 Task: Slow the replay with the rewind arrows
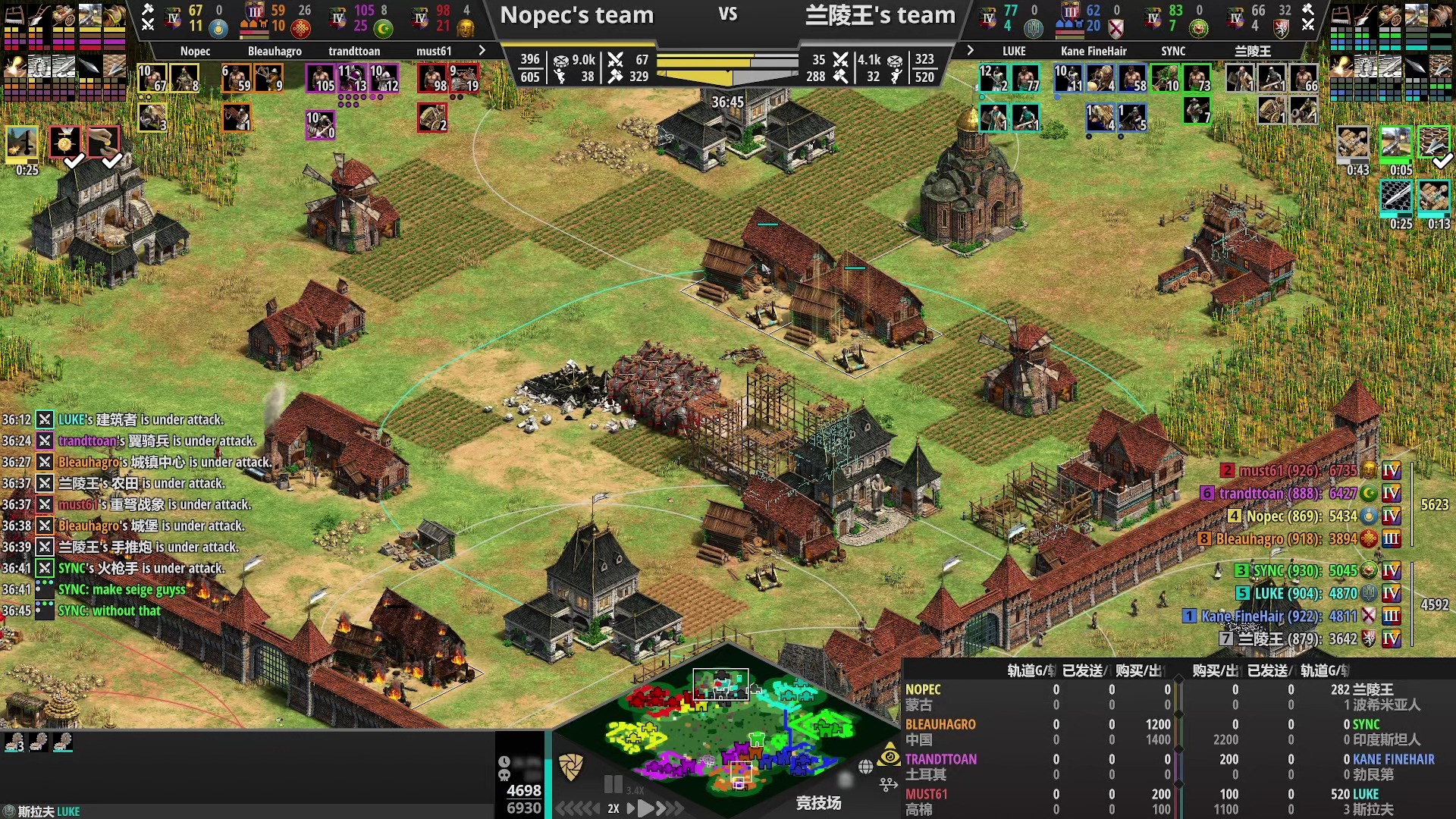[578, 808]
